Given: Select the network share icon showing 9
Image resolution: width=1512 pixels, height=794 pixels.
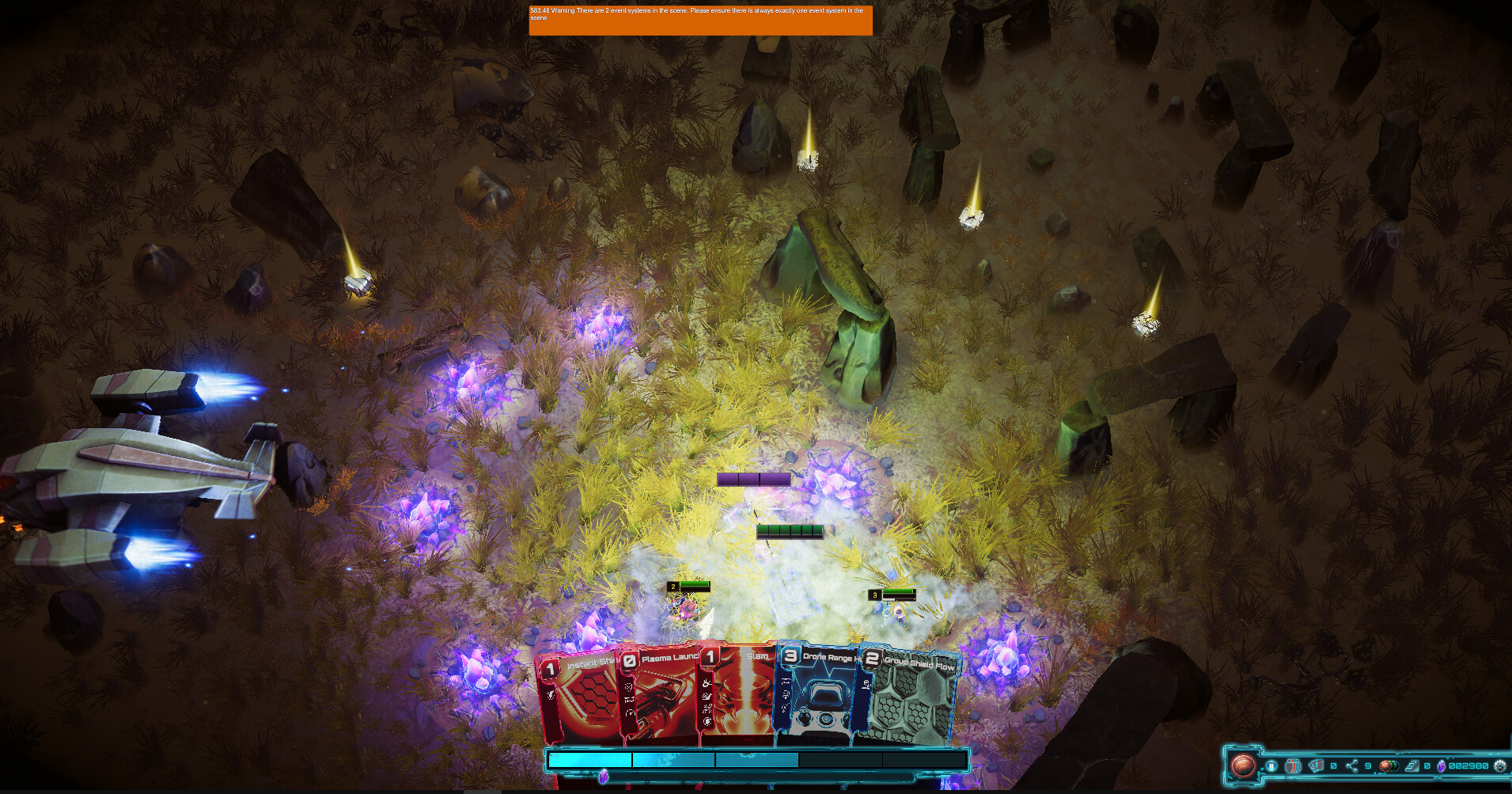Looking at the screenshot, I should [1353, 766].
